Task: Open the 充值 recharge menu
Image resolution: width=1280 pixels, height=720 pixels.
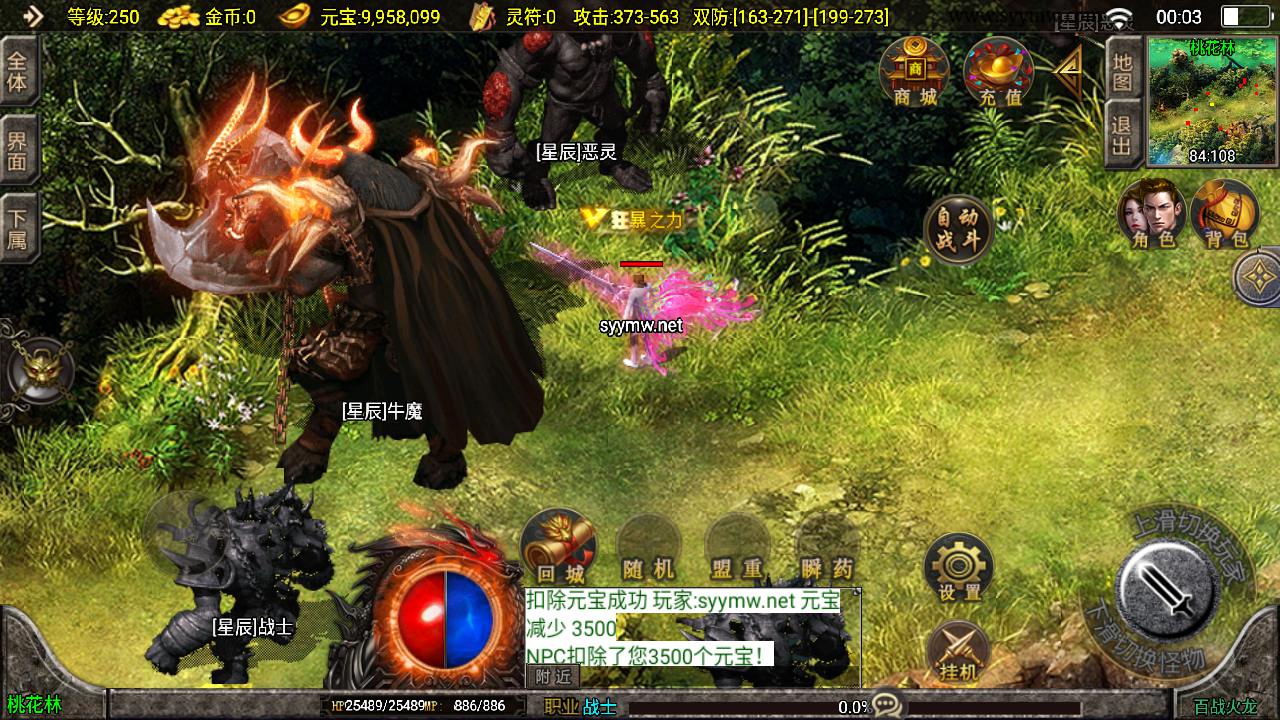Action: [x=998, y=70]
